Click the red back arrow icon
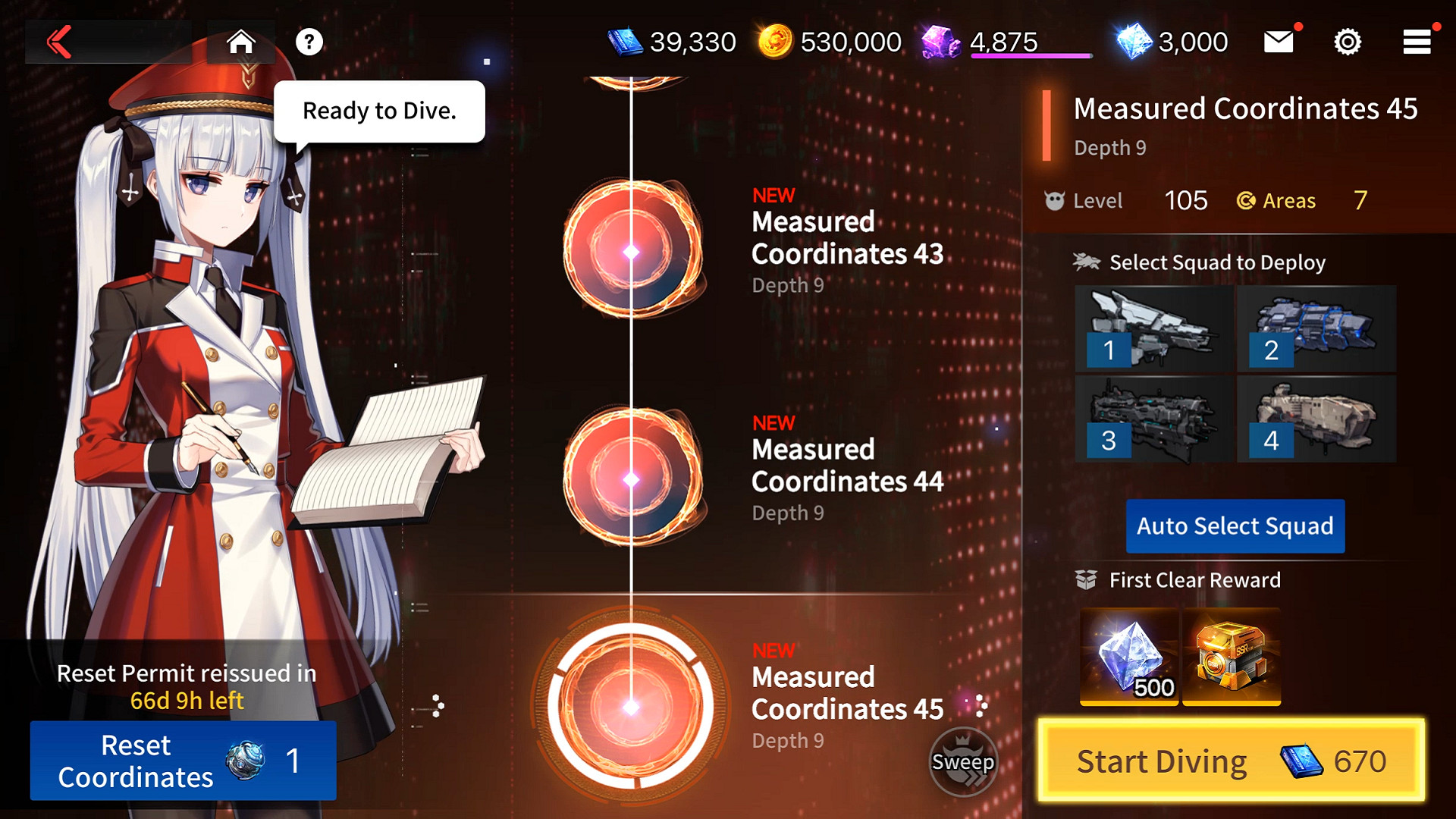 click(59, 42)
